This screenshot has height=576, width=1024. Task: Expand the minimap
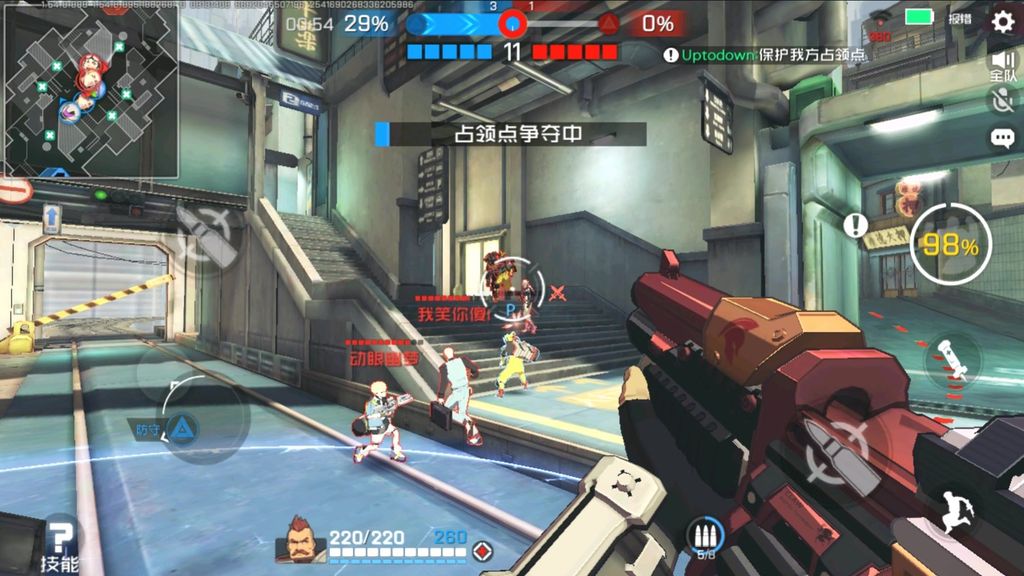point(90,90)
